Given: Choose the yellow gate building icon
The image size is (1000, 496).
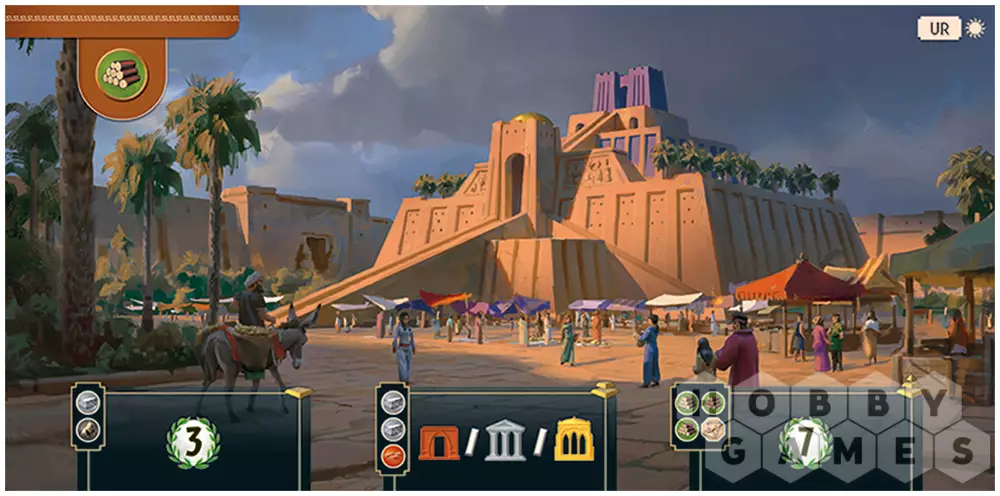Looking at the screenshot, I should tap(573, 442).
